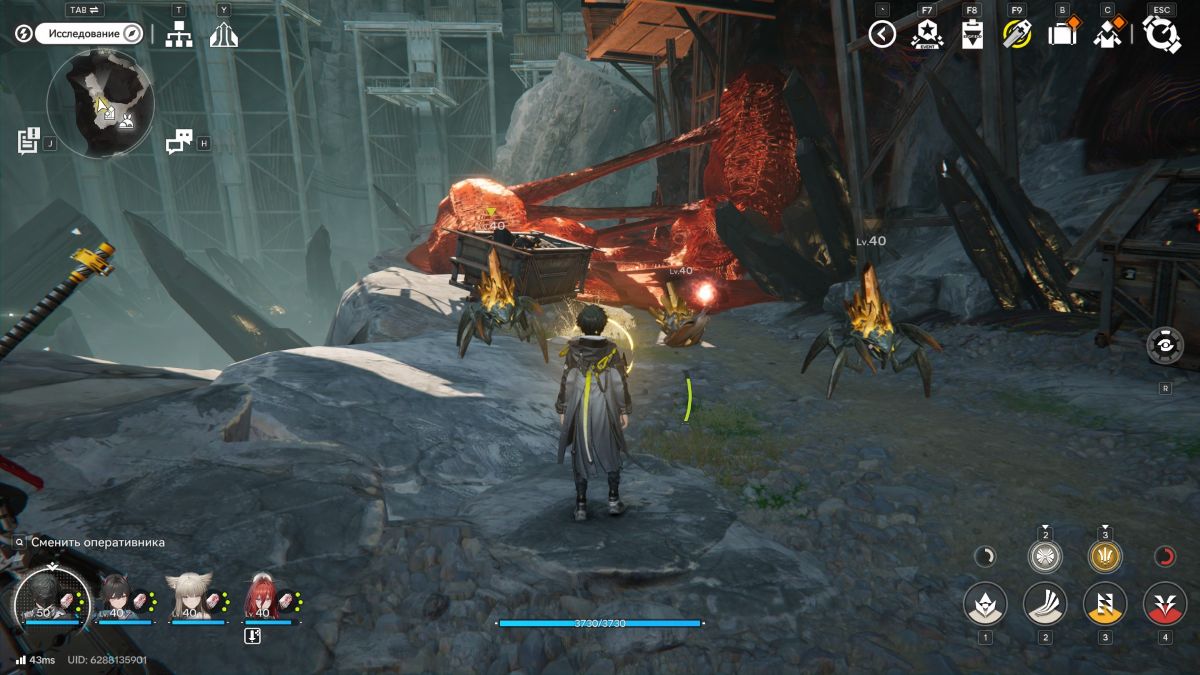
Task: Select the active level 50 operative portrait
Action: (x=50, y=598)
